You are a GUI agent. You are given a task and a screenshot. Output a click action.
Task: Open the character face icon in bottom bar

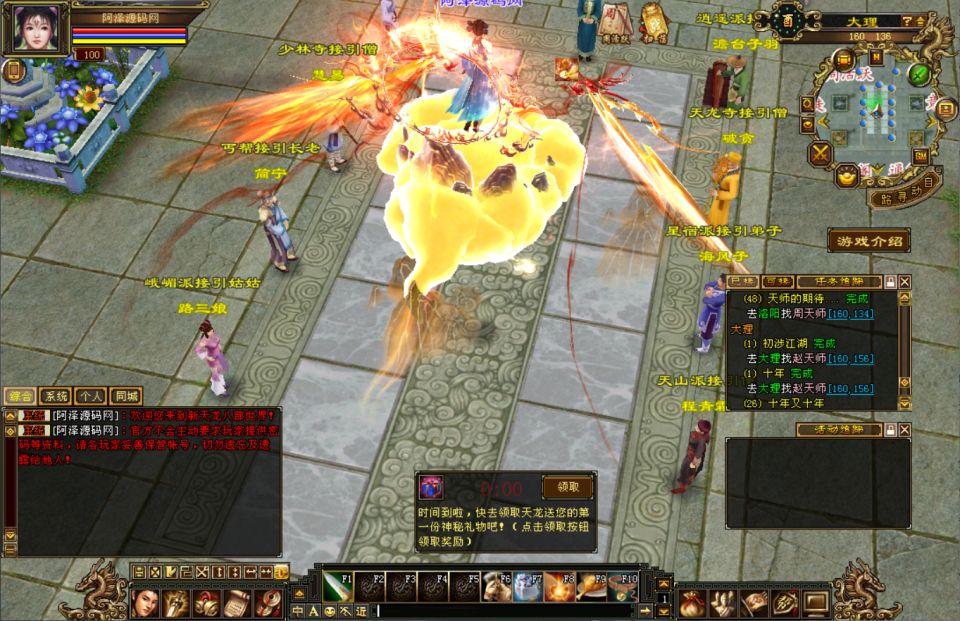(146, 602)
